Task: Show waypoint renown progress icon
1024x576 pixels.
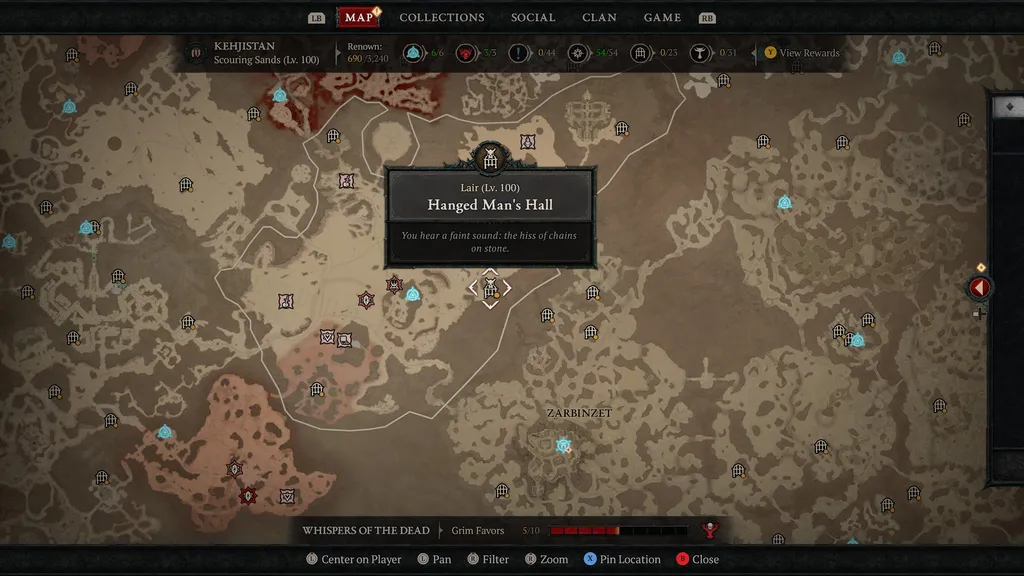Action: tap(412, 53)
